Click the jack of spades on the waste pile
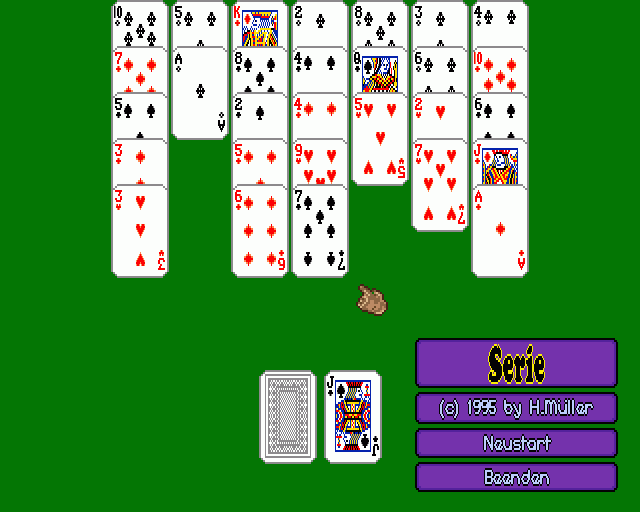 [x=352, y=416]
